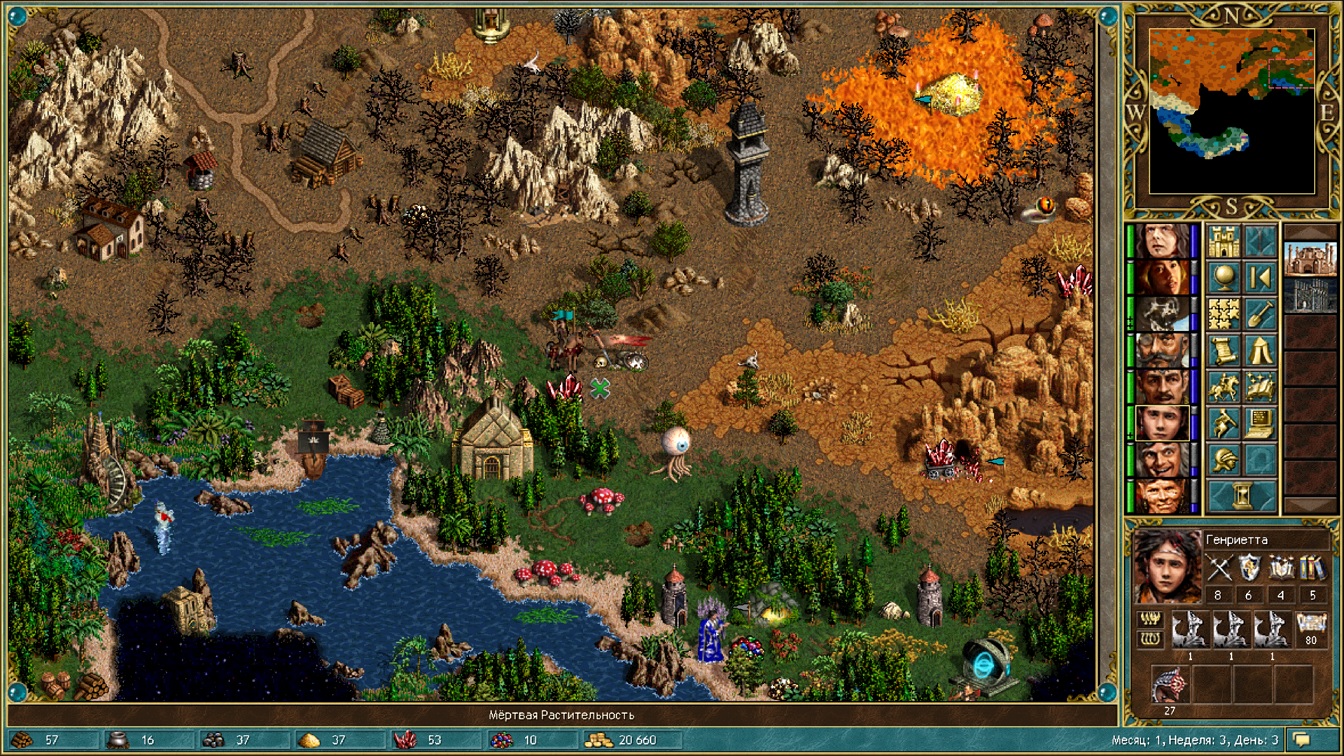Open the puzzle map button
The image size is (1344, 756).
click(x=1224, y=313)
